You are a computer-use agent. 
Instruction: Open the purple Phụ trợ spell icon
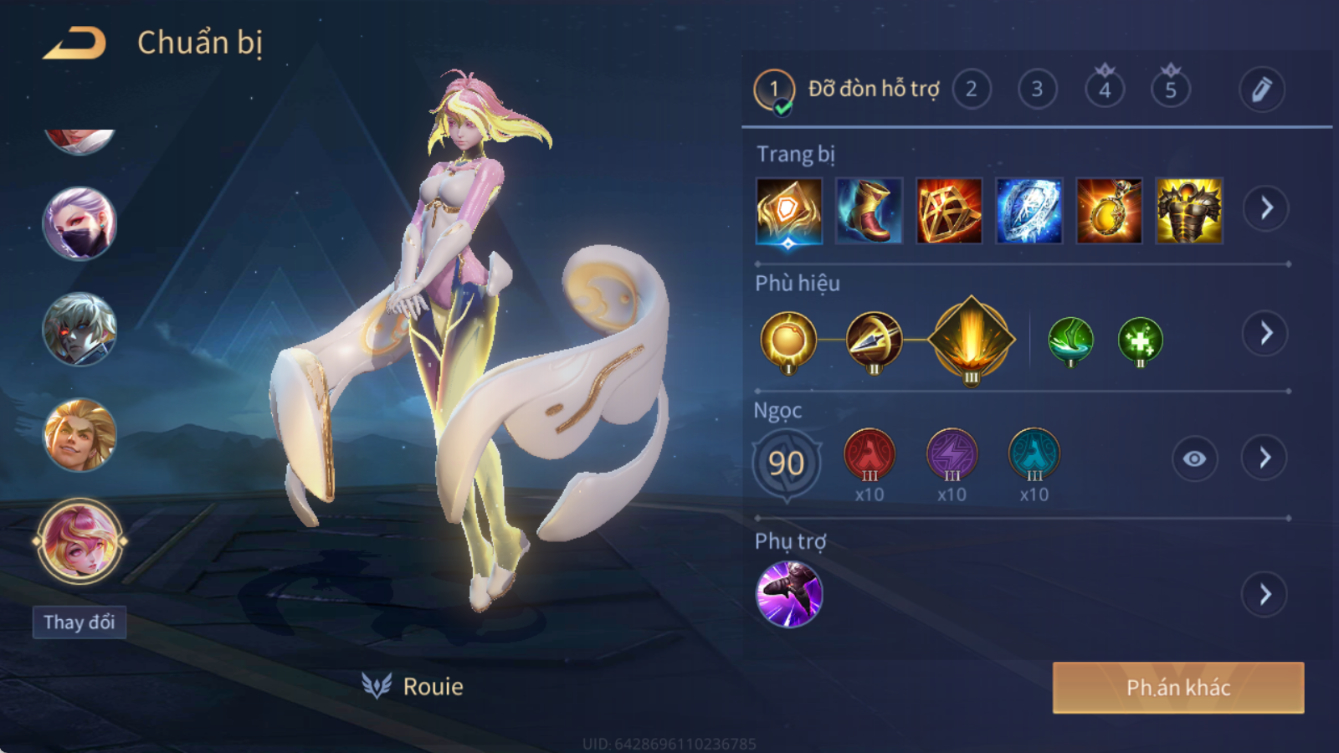789,594
